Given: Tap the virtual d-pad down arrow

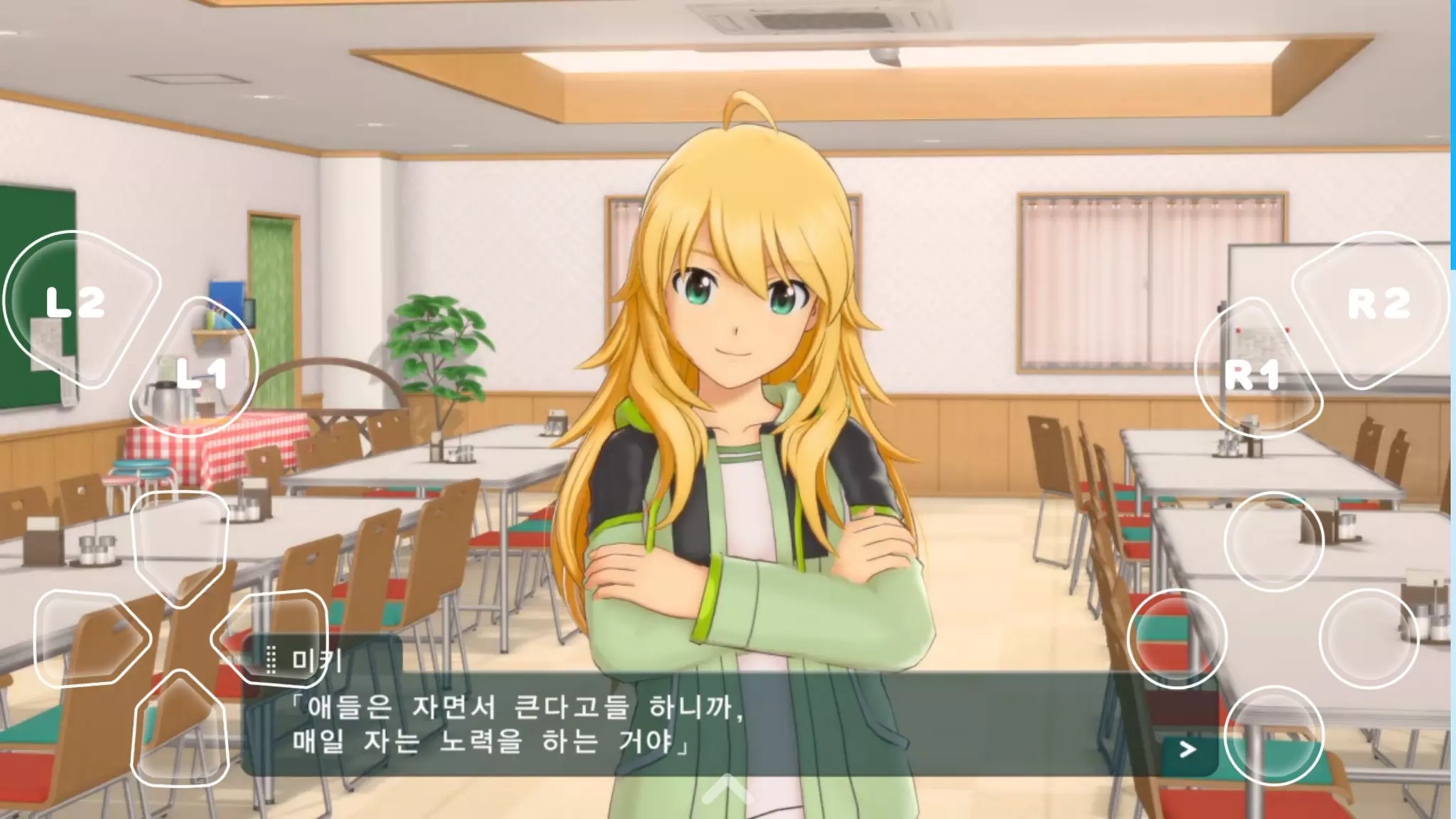Looking at the screenshot, I should pos(181,731).
